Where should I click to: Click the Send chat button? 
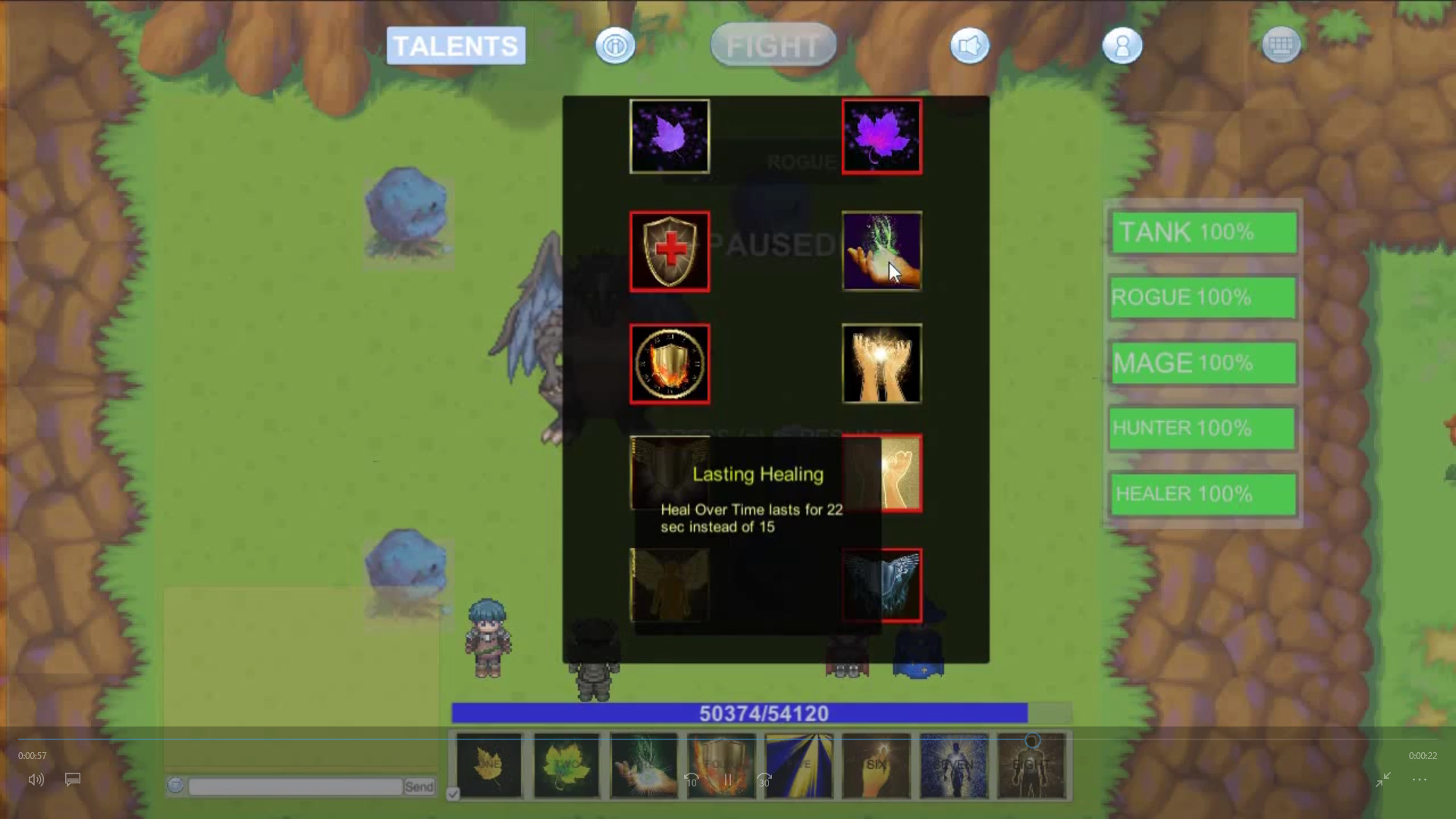(419, 786)
